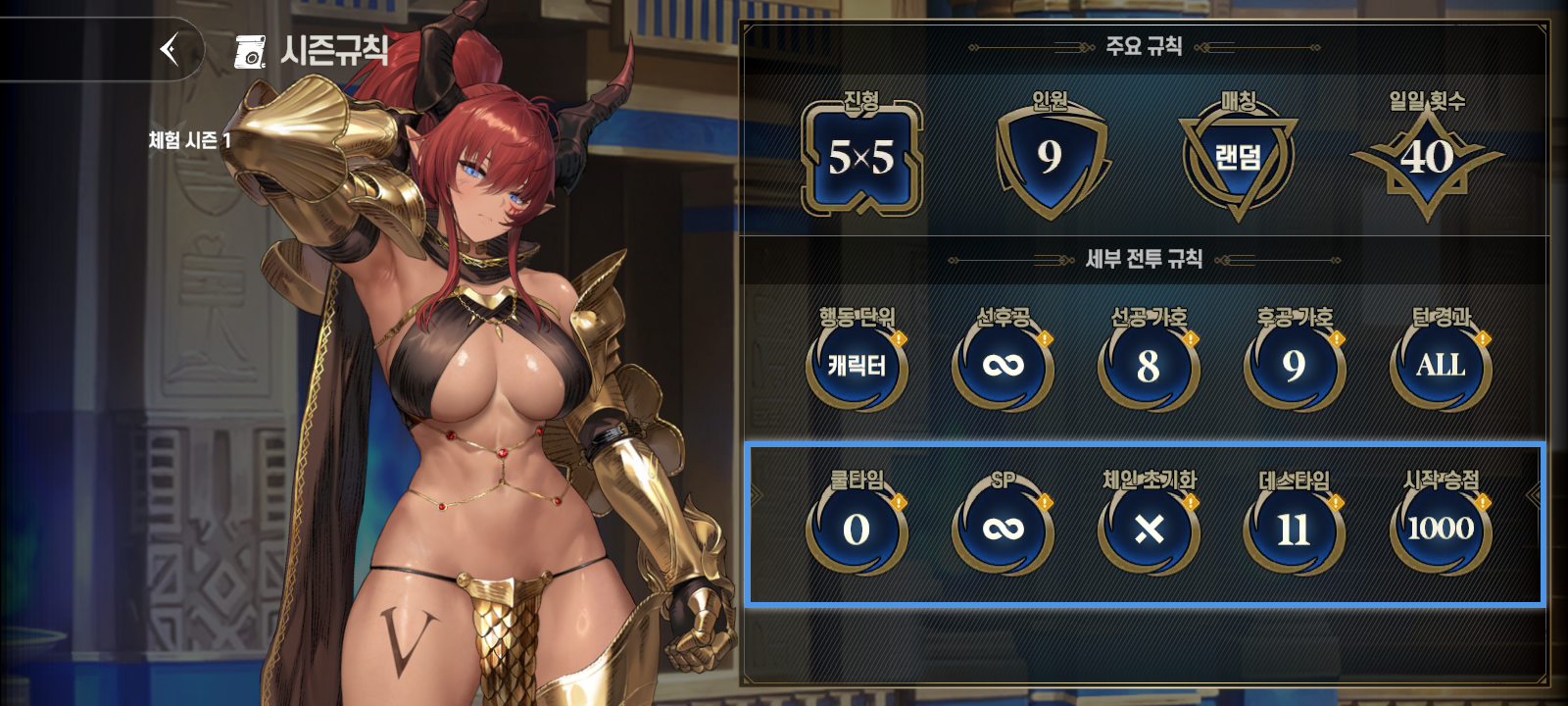Click the warning badge on 쿨타임 0
The height and width of the screenshot is (706, 1568).
point(899,500)
